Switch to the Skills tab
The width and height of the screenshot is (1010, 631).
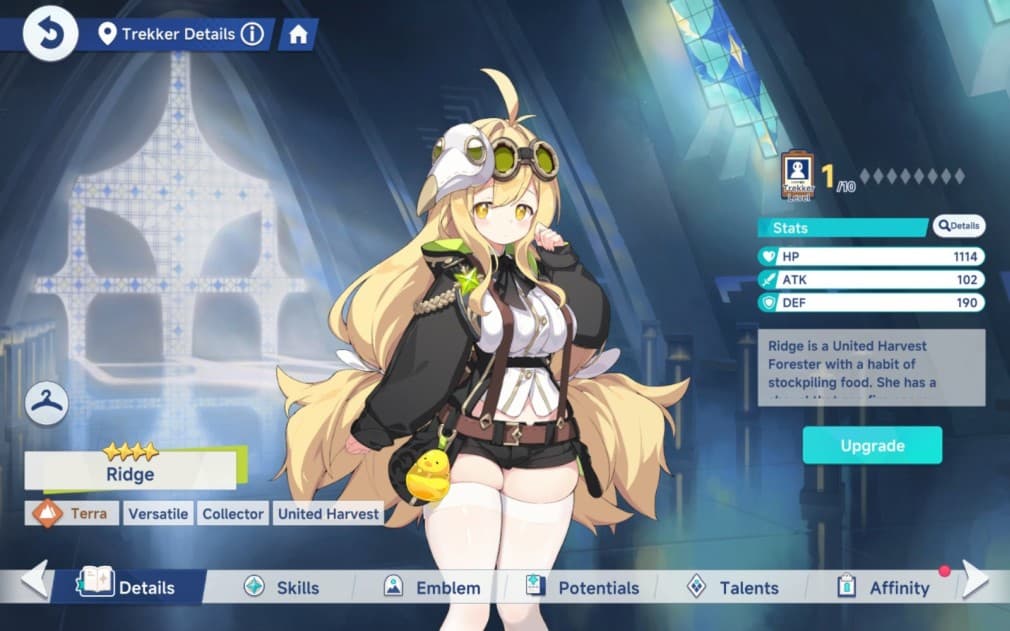[x=283, y=587]
